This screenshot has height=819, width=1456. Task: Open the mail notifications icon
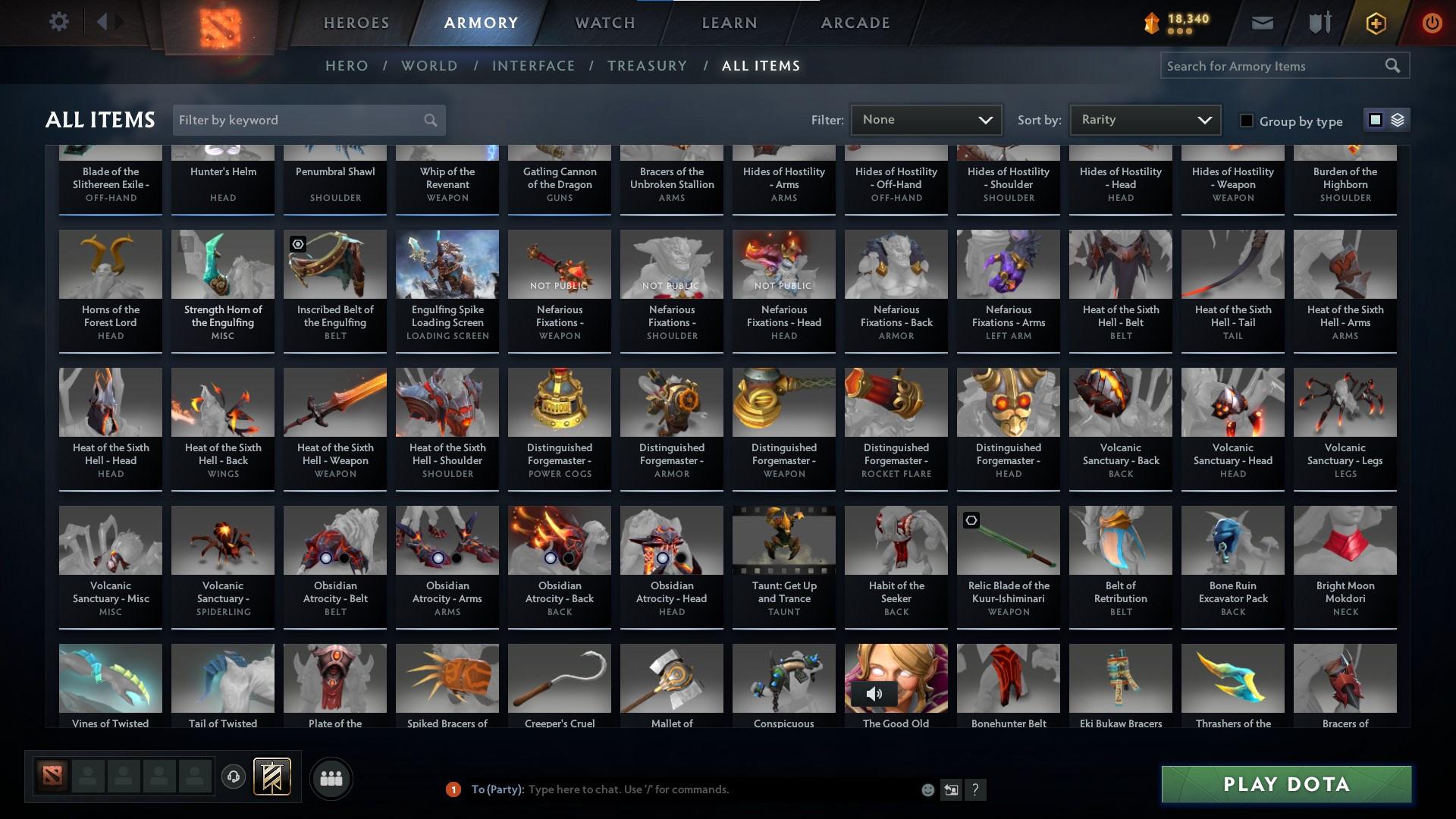click(1263, 23)
